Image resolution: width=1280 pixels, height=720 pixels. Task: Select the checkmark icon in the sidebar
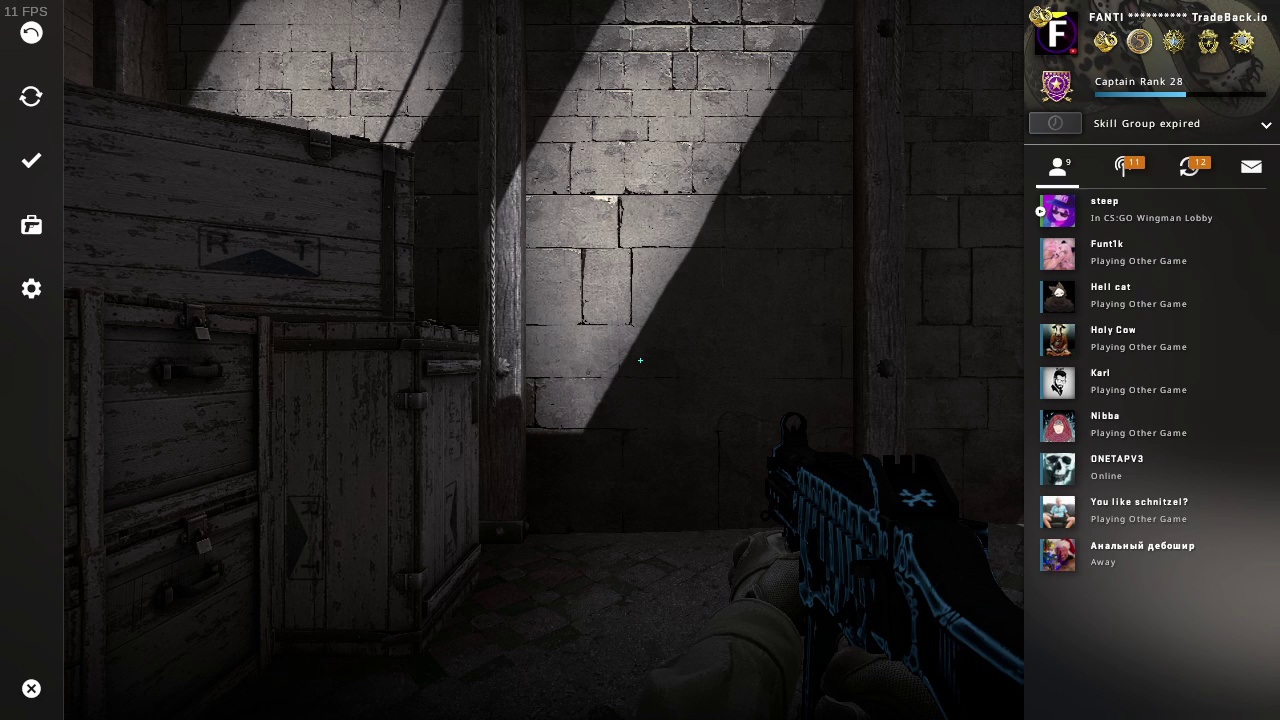[x=31, y=160]
